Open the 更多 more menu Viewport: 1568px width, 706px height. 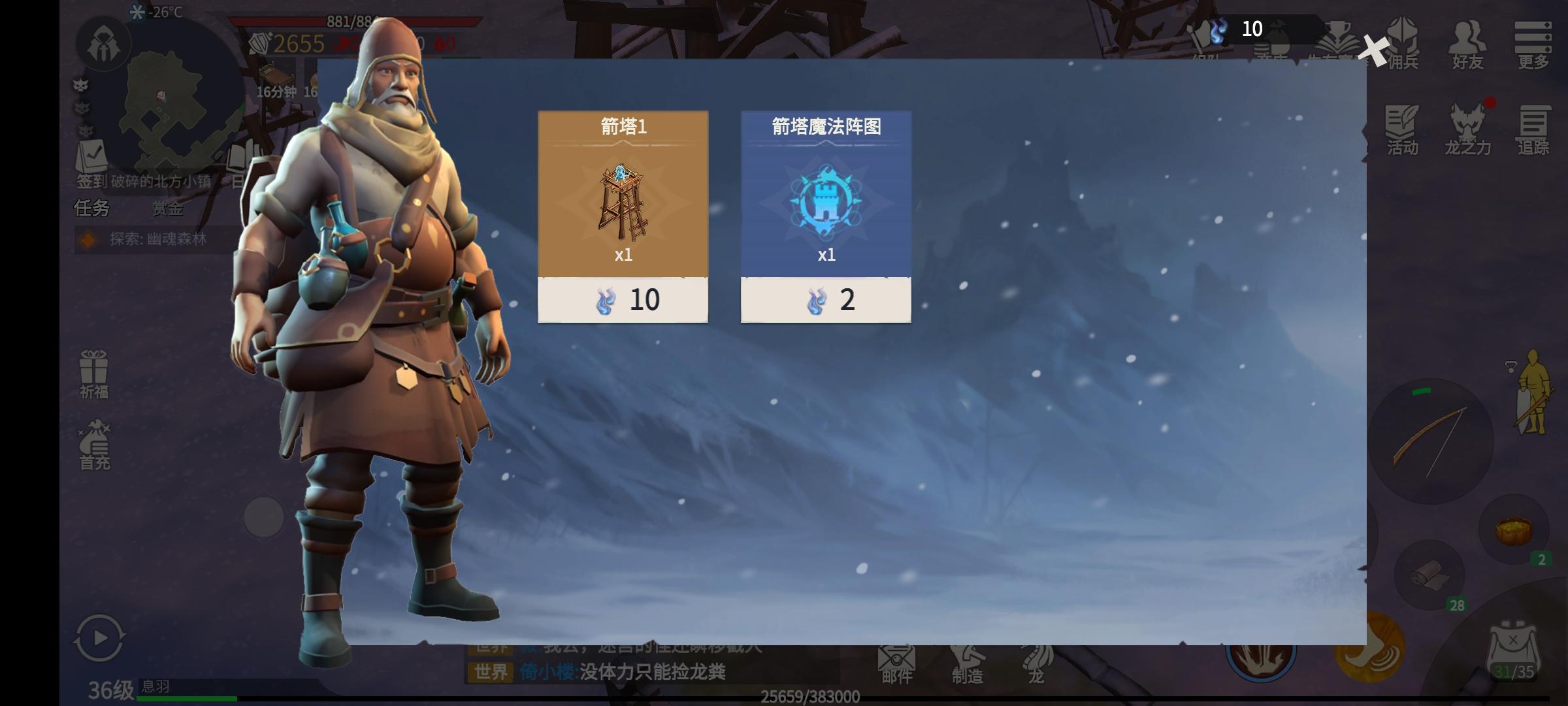tap(1533, 44)
